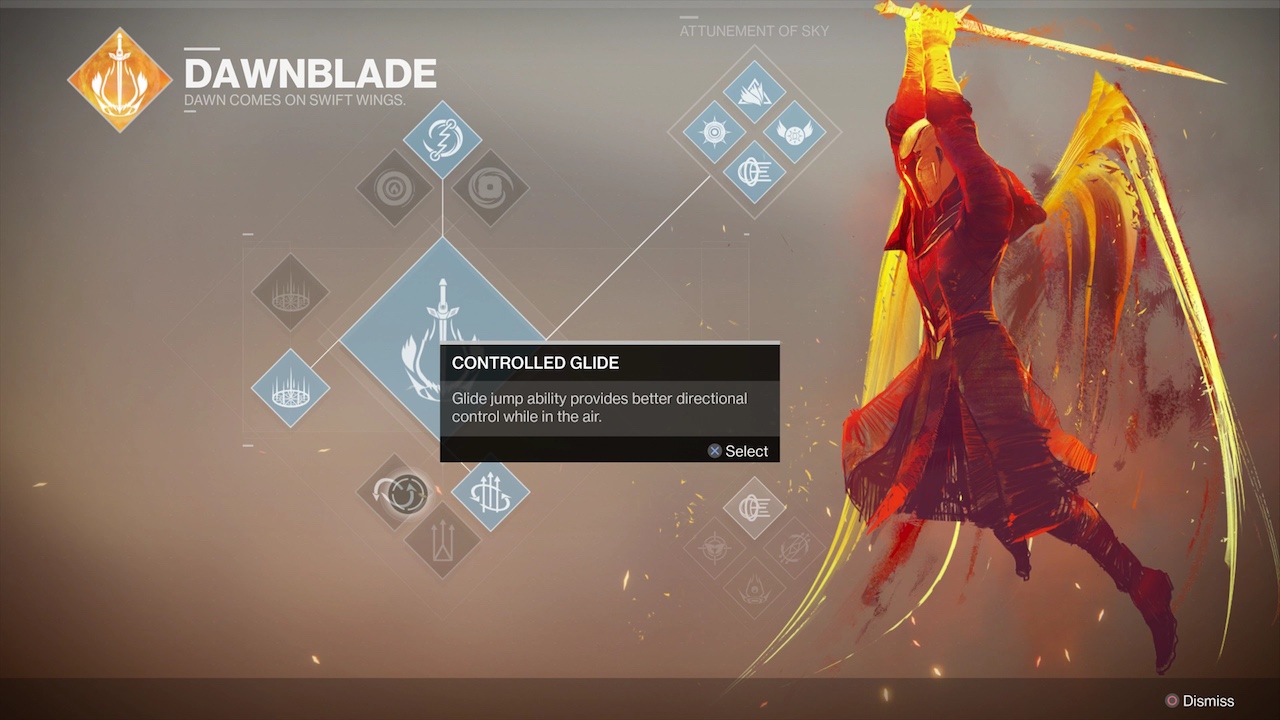Inspect the crosshair wings perk in the lower attunement
1280x720 pixels.
click(x=714, y=547)
